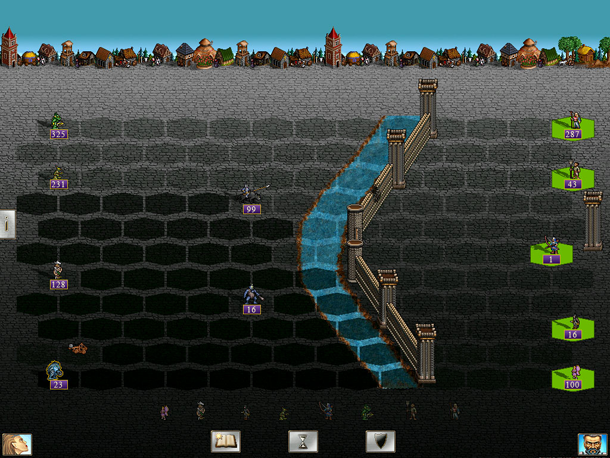Viewport: 610px width, 458px height.
Task: Click the hourglass wait button
Action: pos(303,441)
